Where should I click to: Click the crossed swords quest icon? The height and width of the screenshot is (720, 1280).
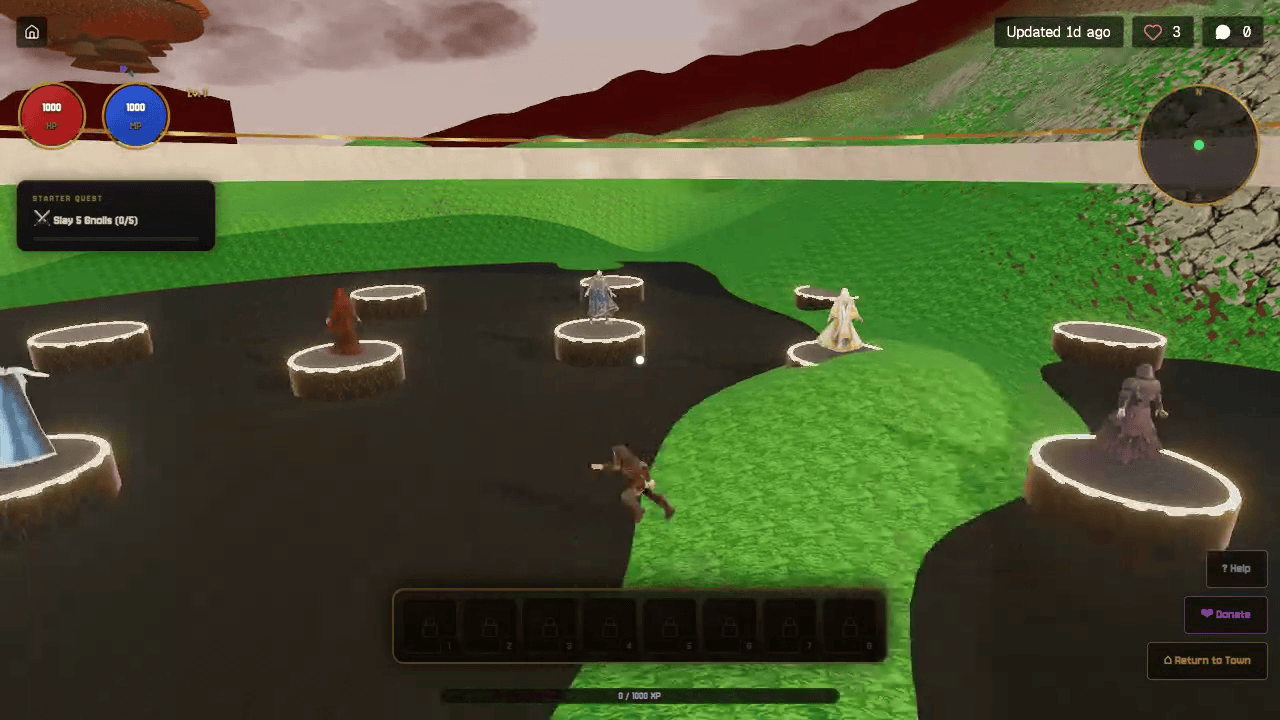(42, 218)
